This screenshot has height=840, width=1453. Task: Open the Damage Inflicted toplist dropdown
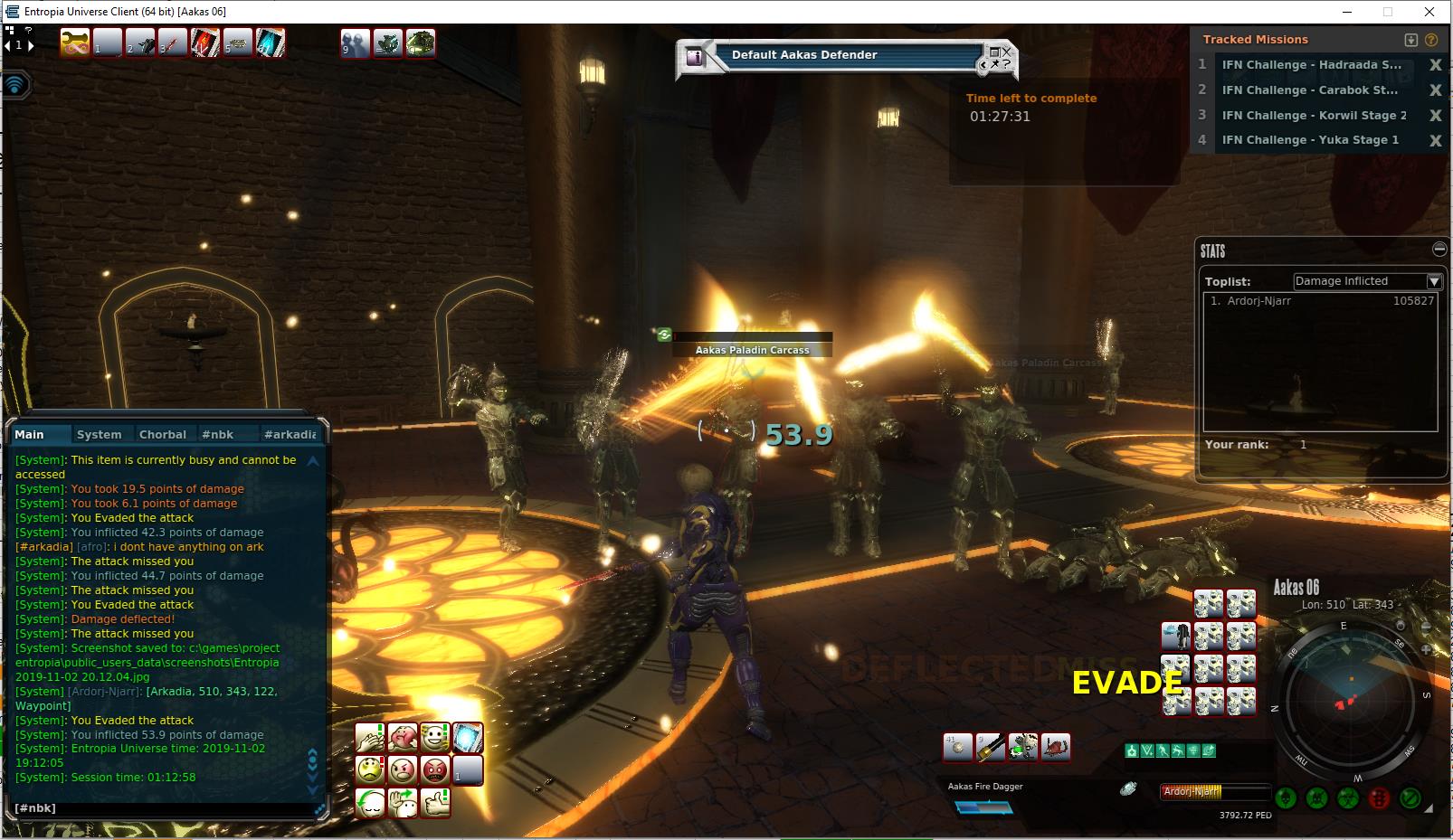point(1434,281)
